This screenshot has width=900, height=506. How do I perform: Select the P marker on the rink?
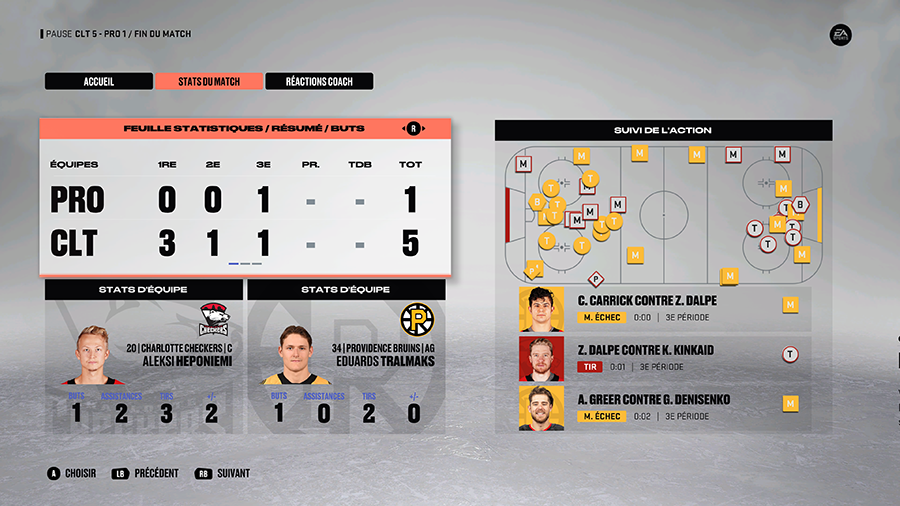pos(596,280)
